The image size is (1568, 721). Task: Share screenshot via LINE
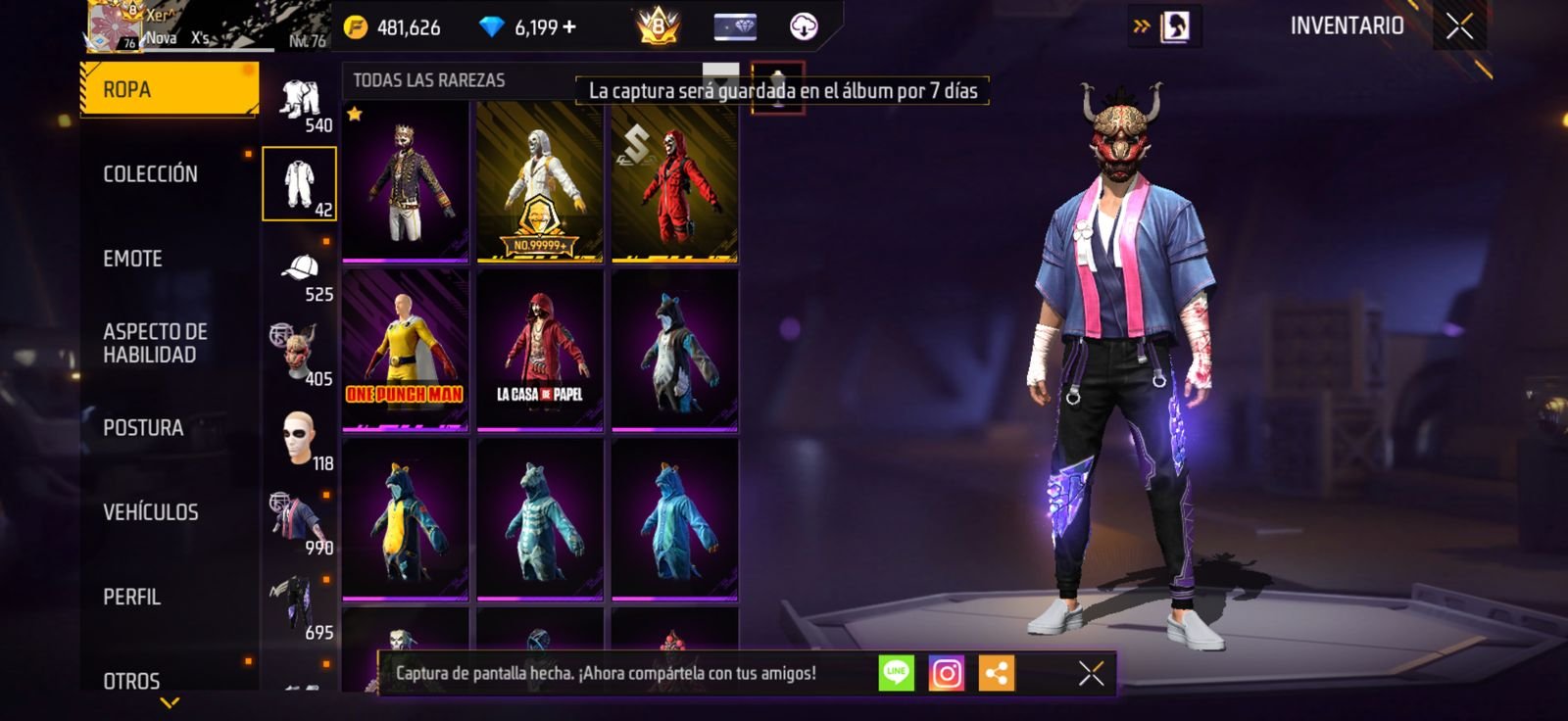tap(896, 674)
